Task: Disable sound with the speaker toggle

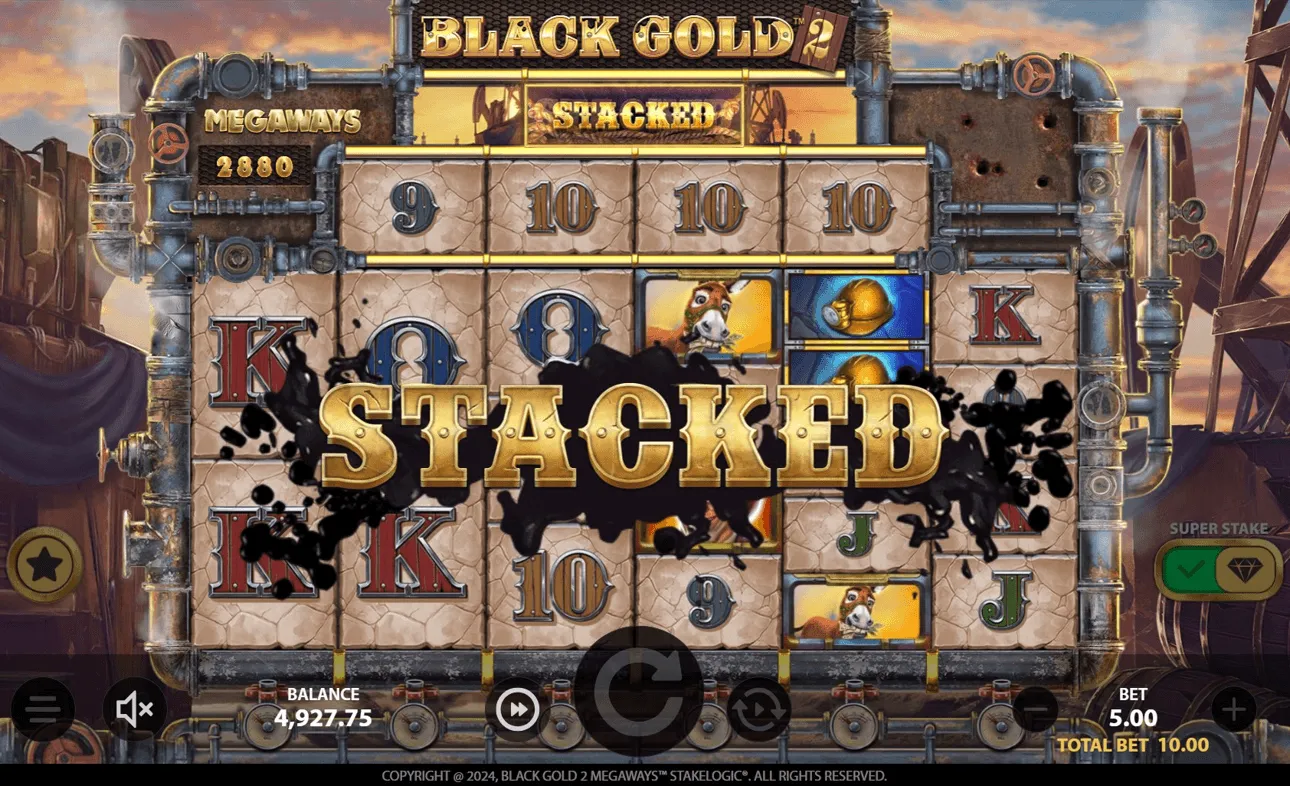Action: (x=133, y=710)
